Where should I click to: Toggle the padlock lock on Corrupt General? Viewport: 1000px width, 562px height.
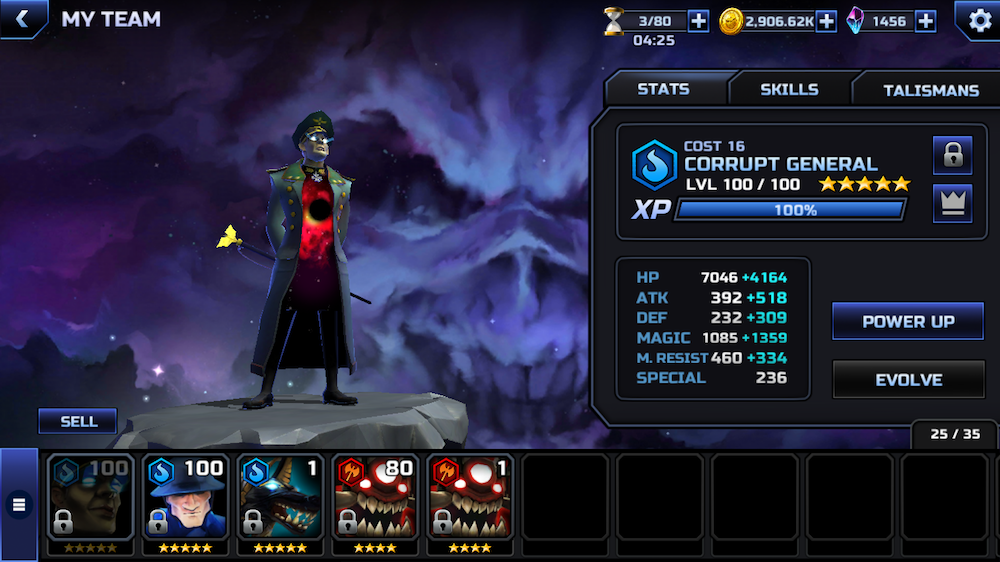coord(952,155)
